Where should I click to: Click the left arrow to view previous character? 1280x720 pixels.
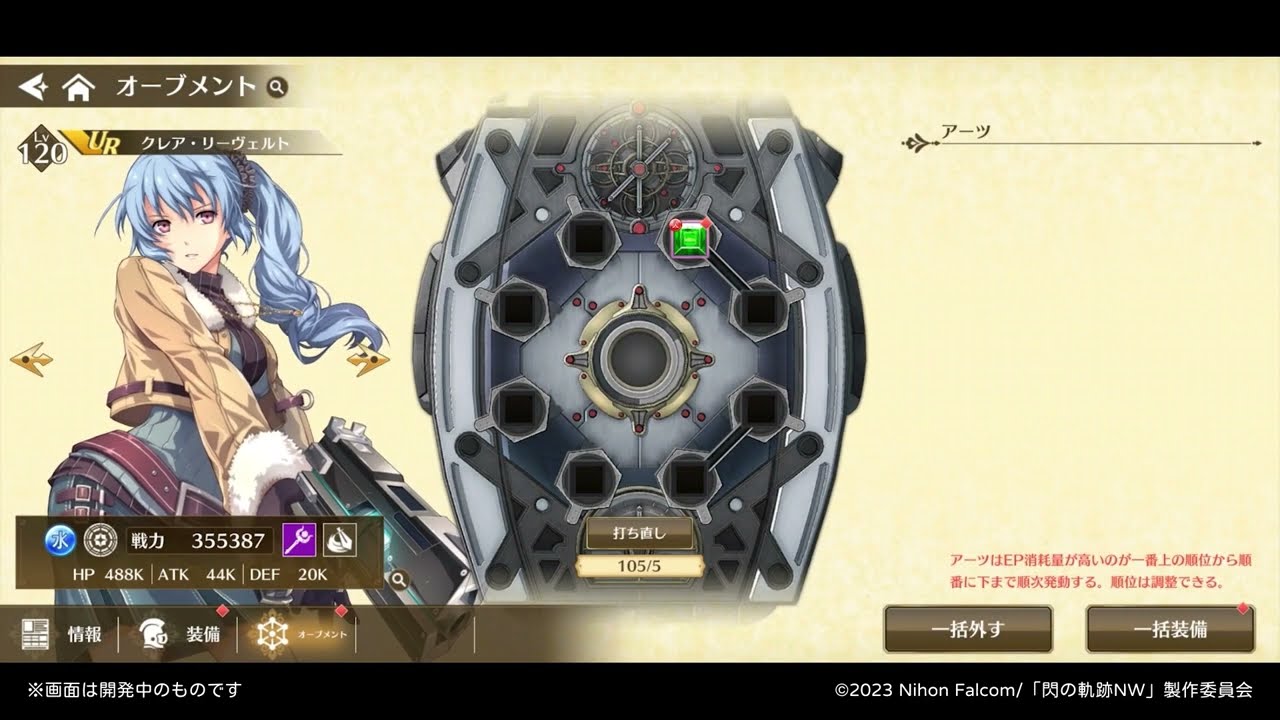pyautogui.click(x=32, y=356)
